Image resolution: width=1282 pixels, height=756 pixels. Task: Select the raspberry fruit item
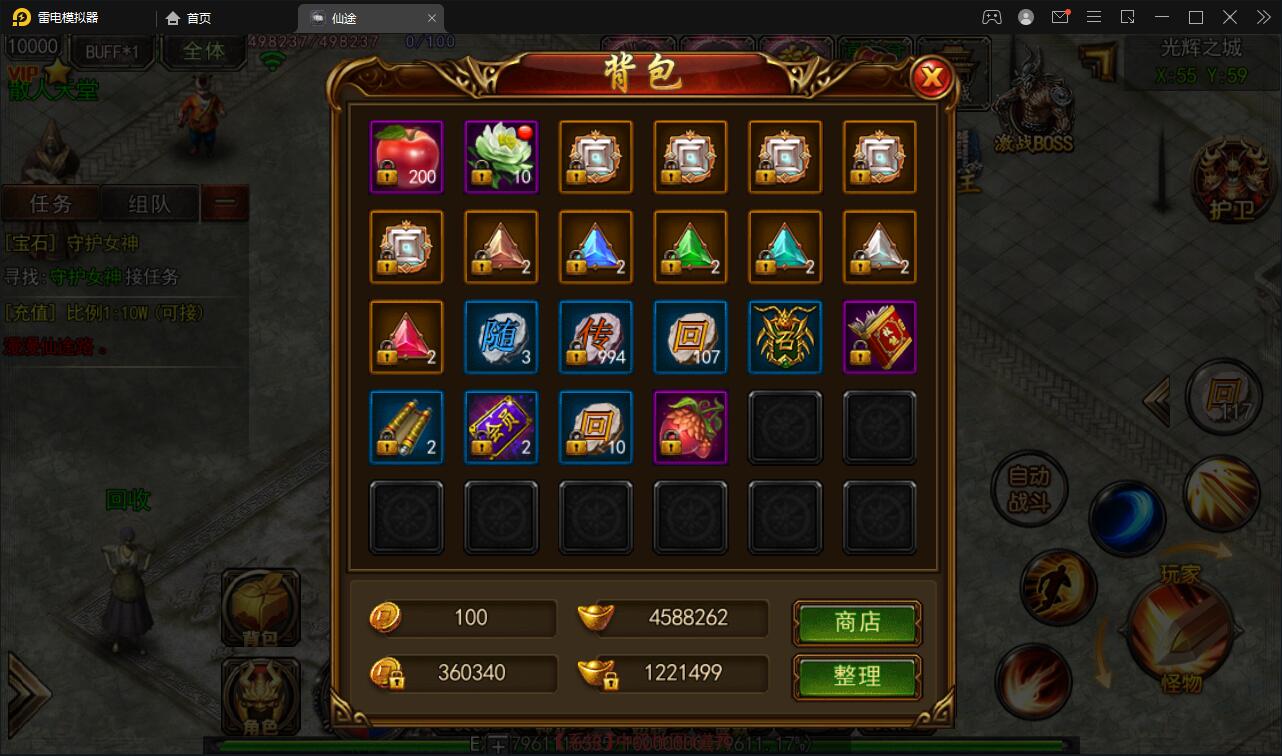[690, 427]
